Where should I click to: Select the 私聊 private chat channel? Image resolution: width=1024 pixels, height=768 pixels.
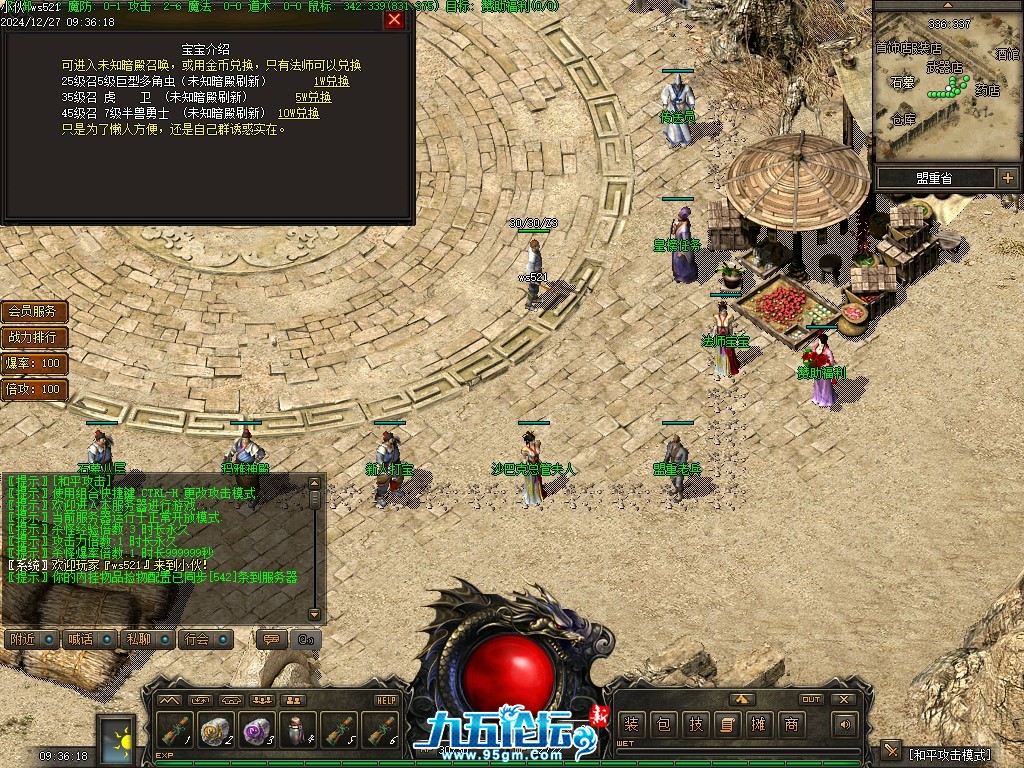[146, 639]
